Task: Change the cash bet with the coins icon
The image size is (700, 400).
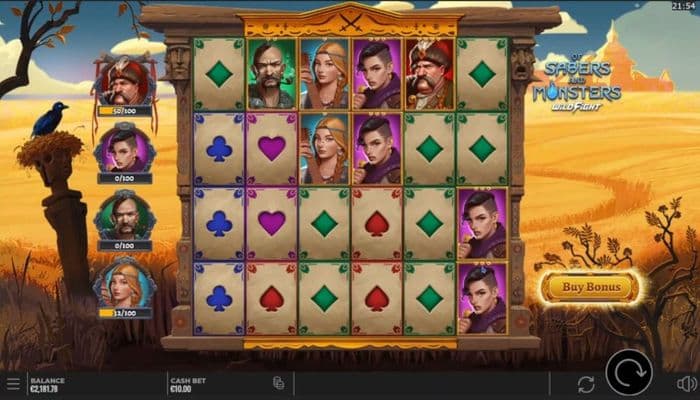Action: coord(279,383)
